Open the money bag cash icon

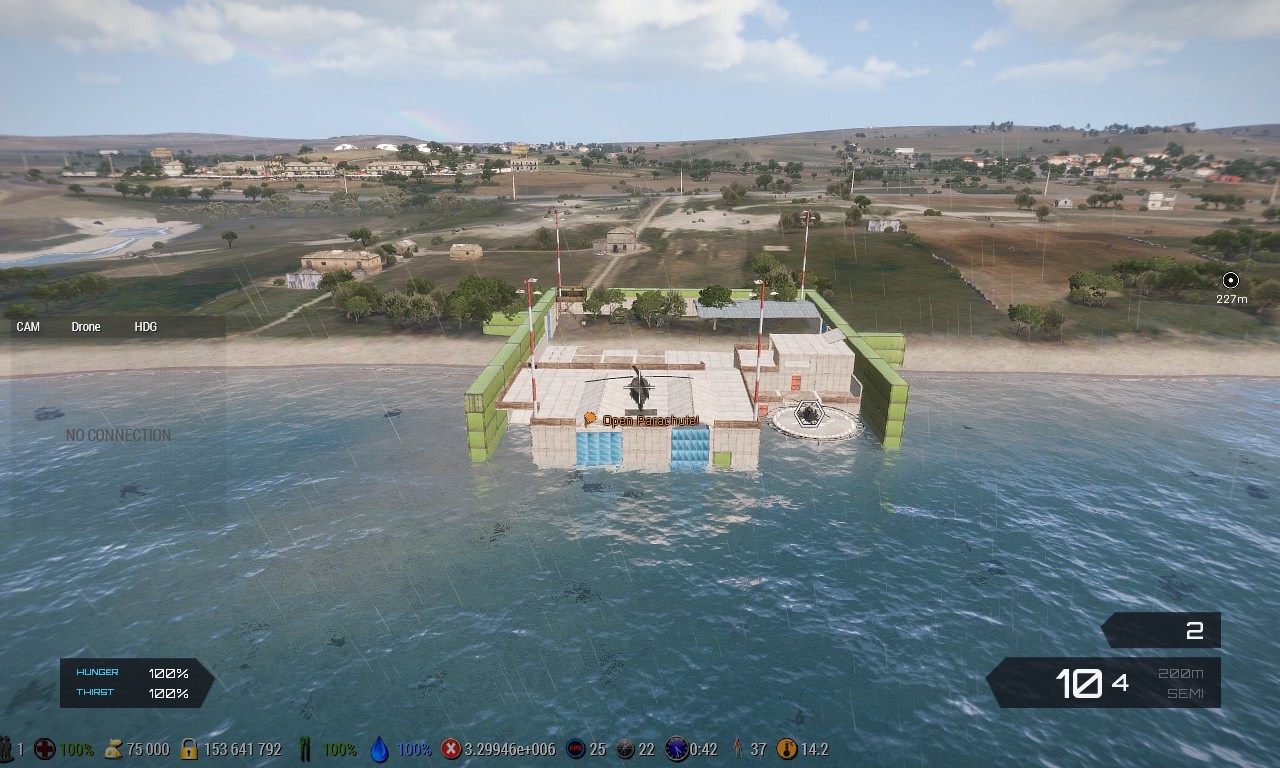(x=113, y=749)
